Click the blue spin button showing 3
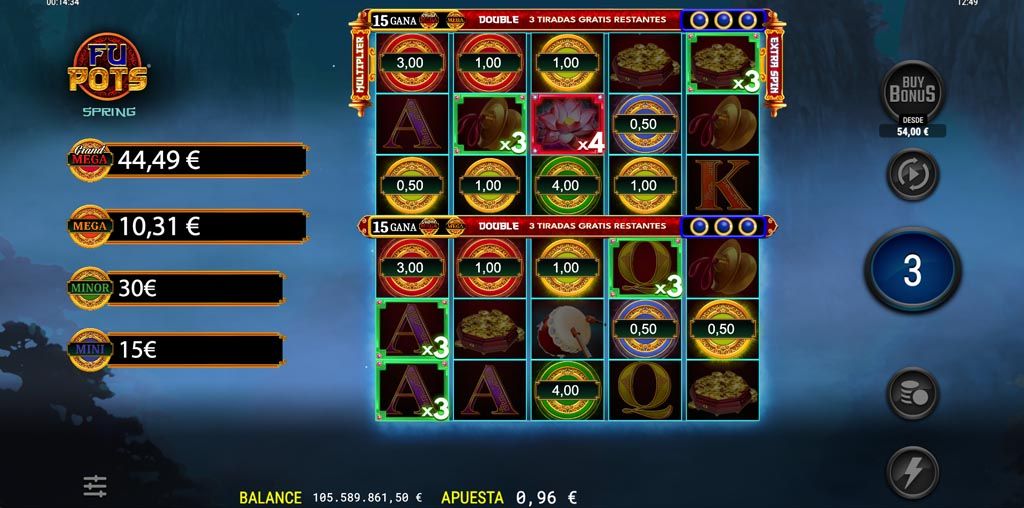1024x508 pixels. 912,270
